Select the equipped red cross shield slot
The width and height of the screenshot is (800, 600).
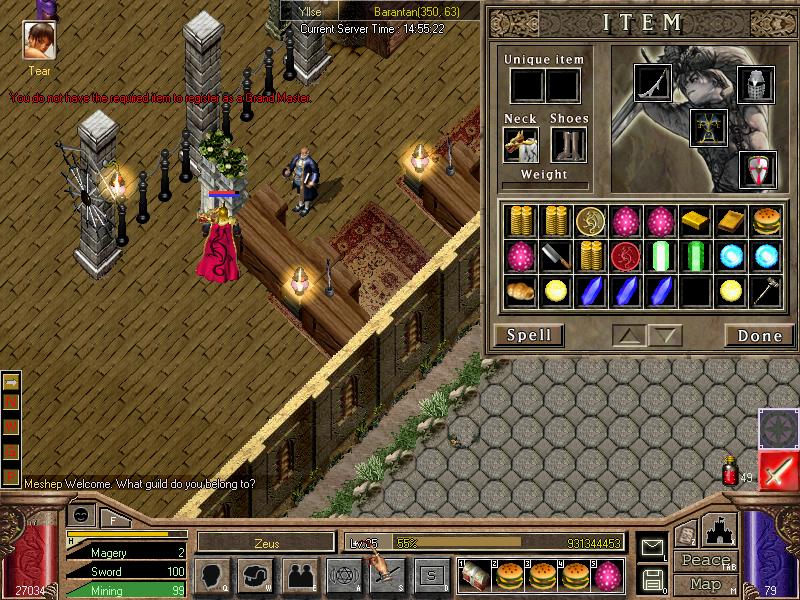pos(757,169)
